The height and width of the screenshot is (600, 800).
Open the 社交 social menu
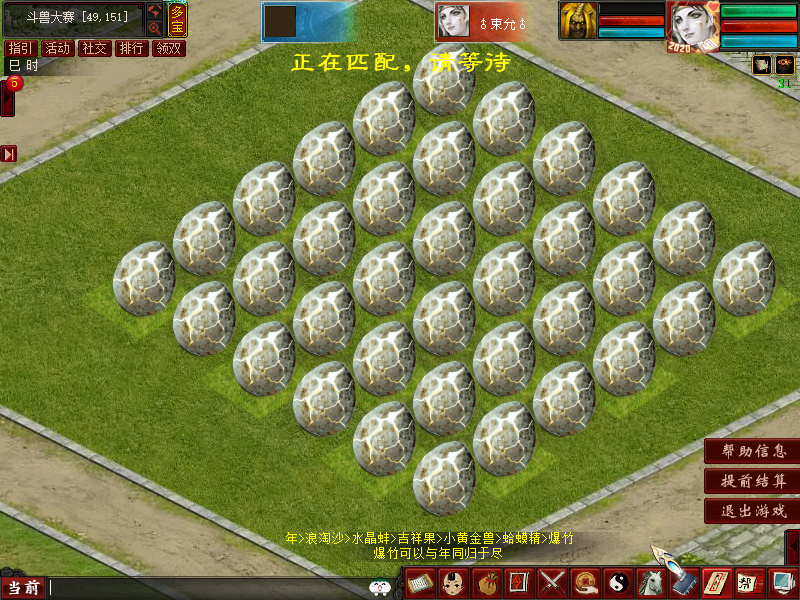point(94,48)
